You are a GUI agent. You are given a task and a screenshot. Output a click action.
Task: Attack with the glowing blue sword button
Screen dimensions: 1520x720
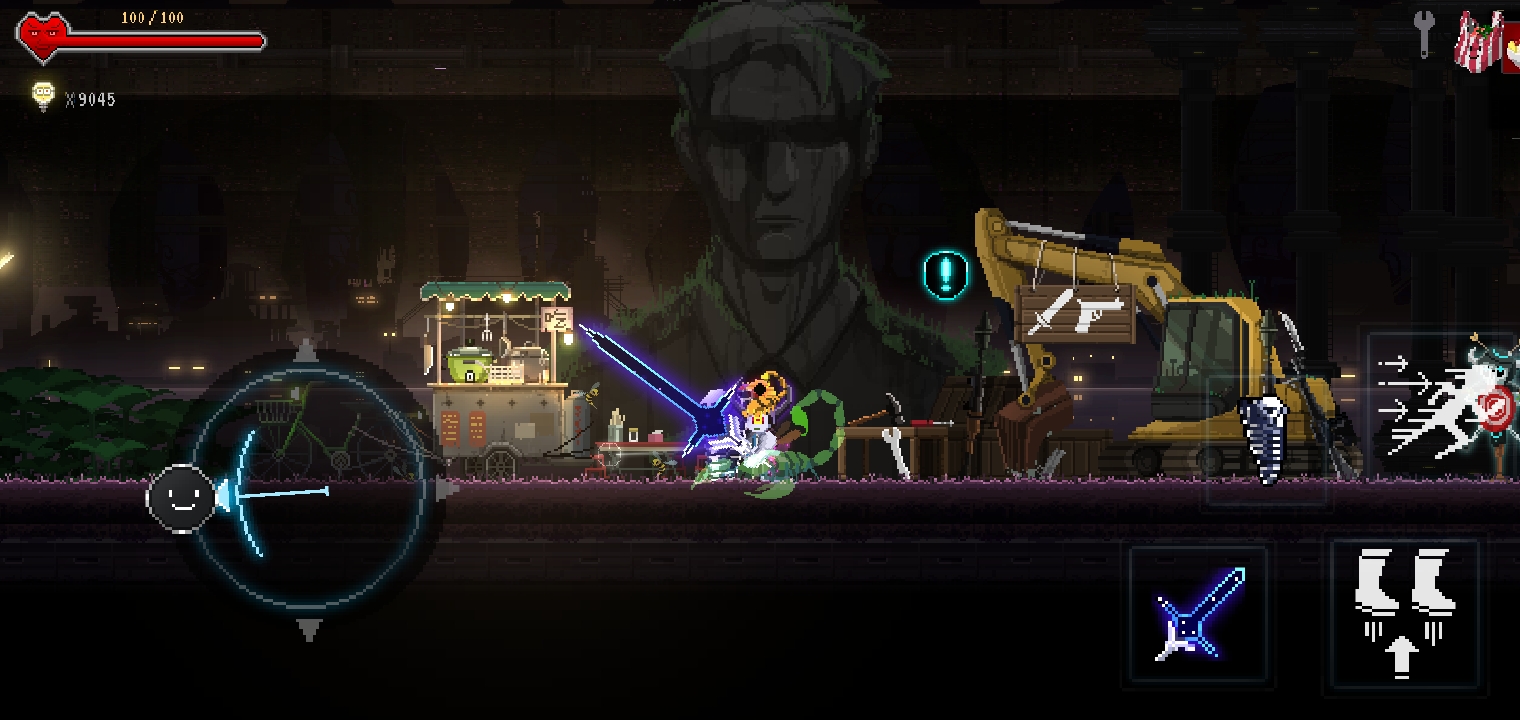1199,613
